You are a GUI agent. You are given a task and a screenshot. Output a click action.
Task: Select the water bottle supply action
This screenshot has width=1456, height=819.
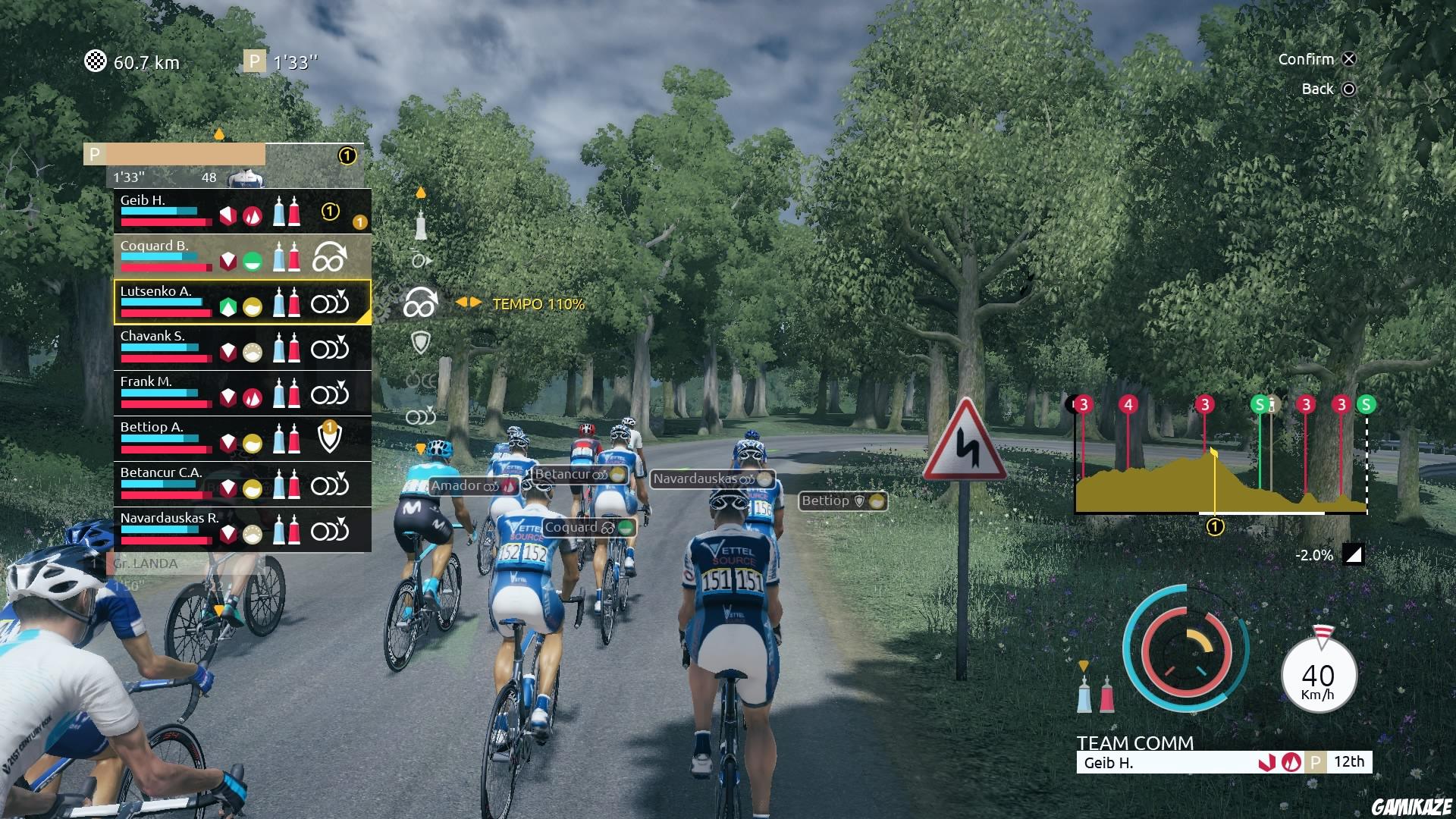point(421,225)
